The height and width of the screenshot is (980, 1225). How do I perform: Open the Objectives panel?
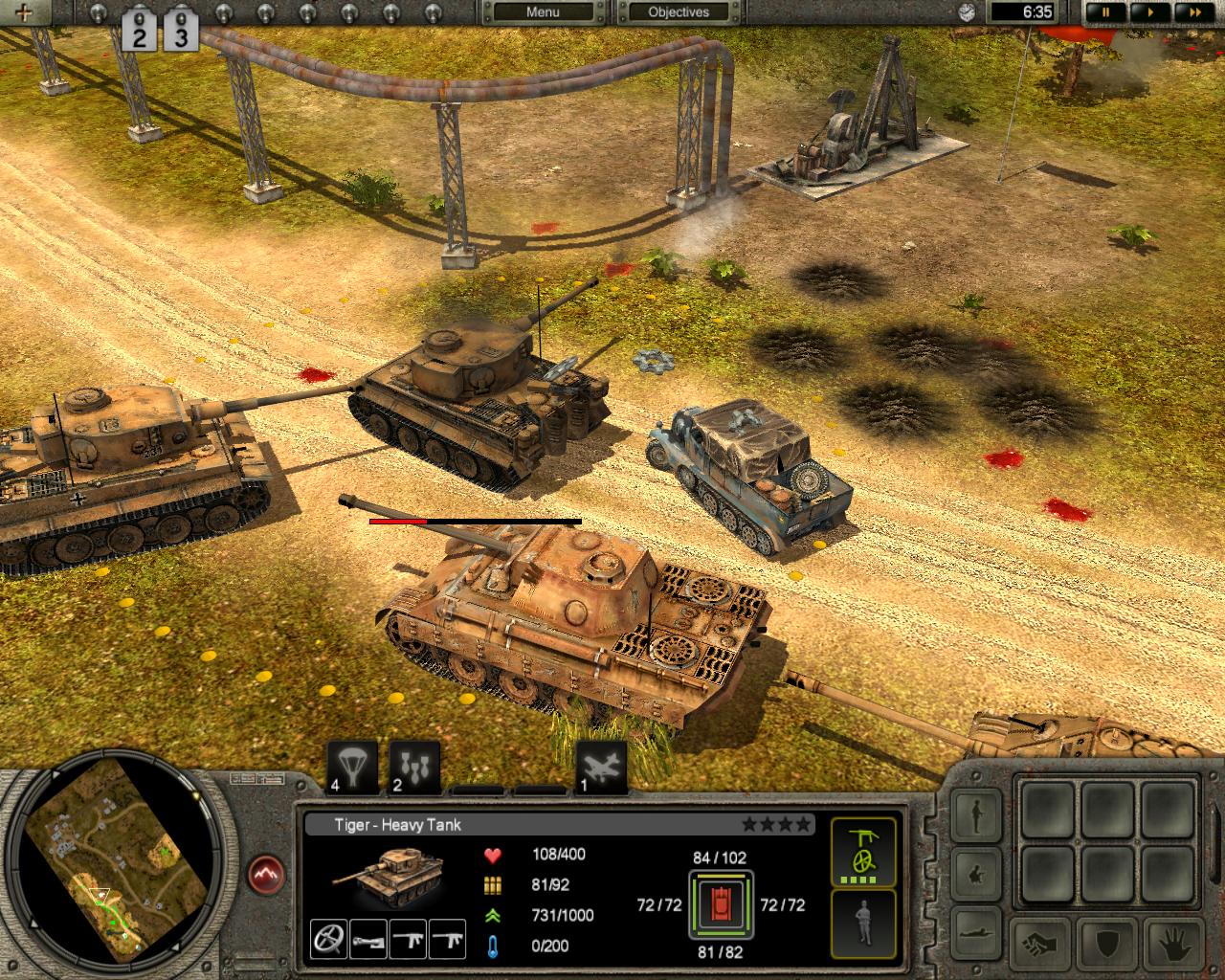click(x=679, y=12)
